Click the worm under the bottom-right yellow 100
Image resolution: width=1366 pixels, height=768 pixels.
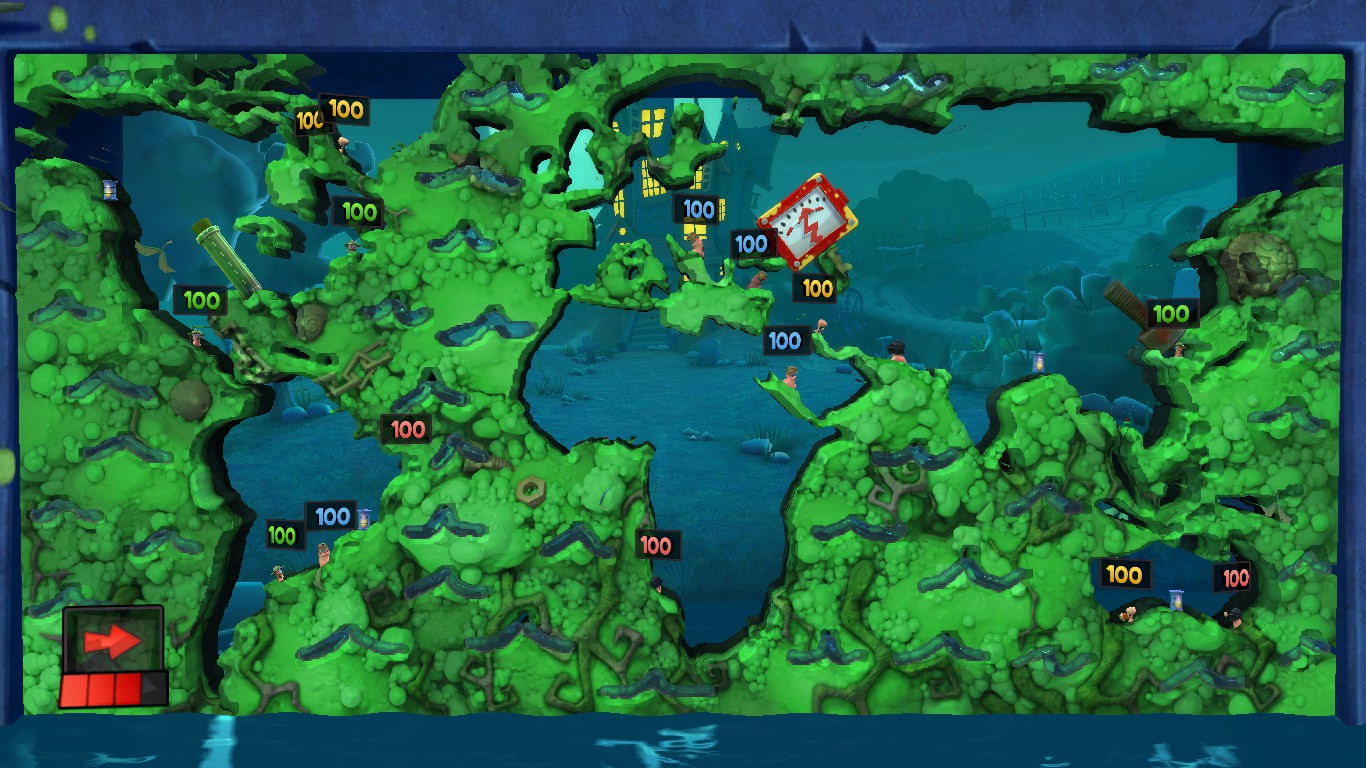[x=1130, y=615]
